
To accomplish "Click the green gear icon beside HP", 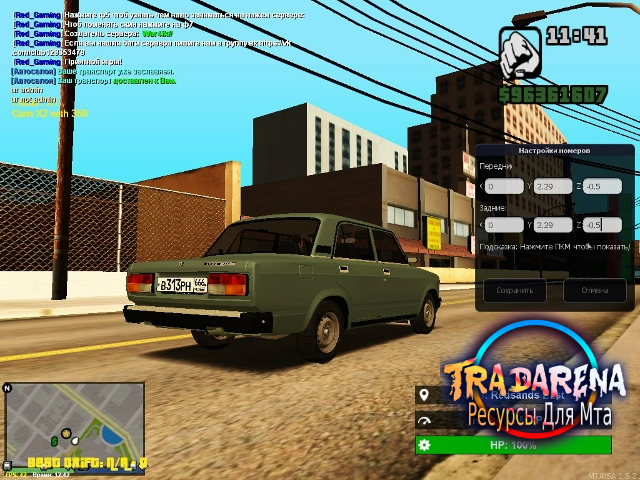I will (424, 445).
